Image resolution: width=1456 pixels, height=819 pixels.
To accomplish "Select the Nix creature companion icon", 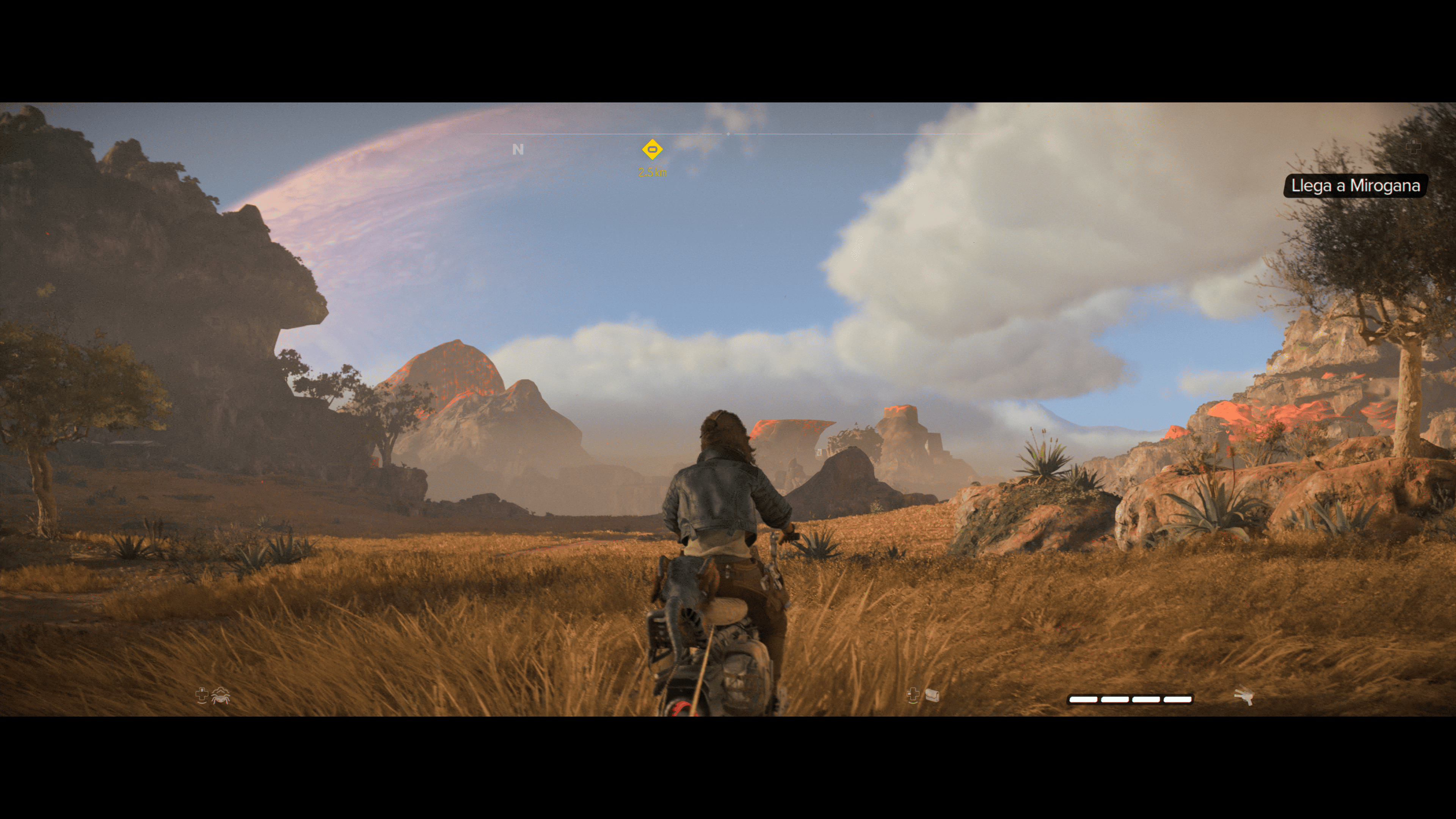I will coord(220,696).
